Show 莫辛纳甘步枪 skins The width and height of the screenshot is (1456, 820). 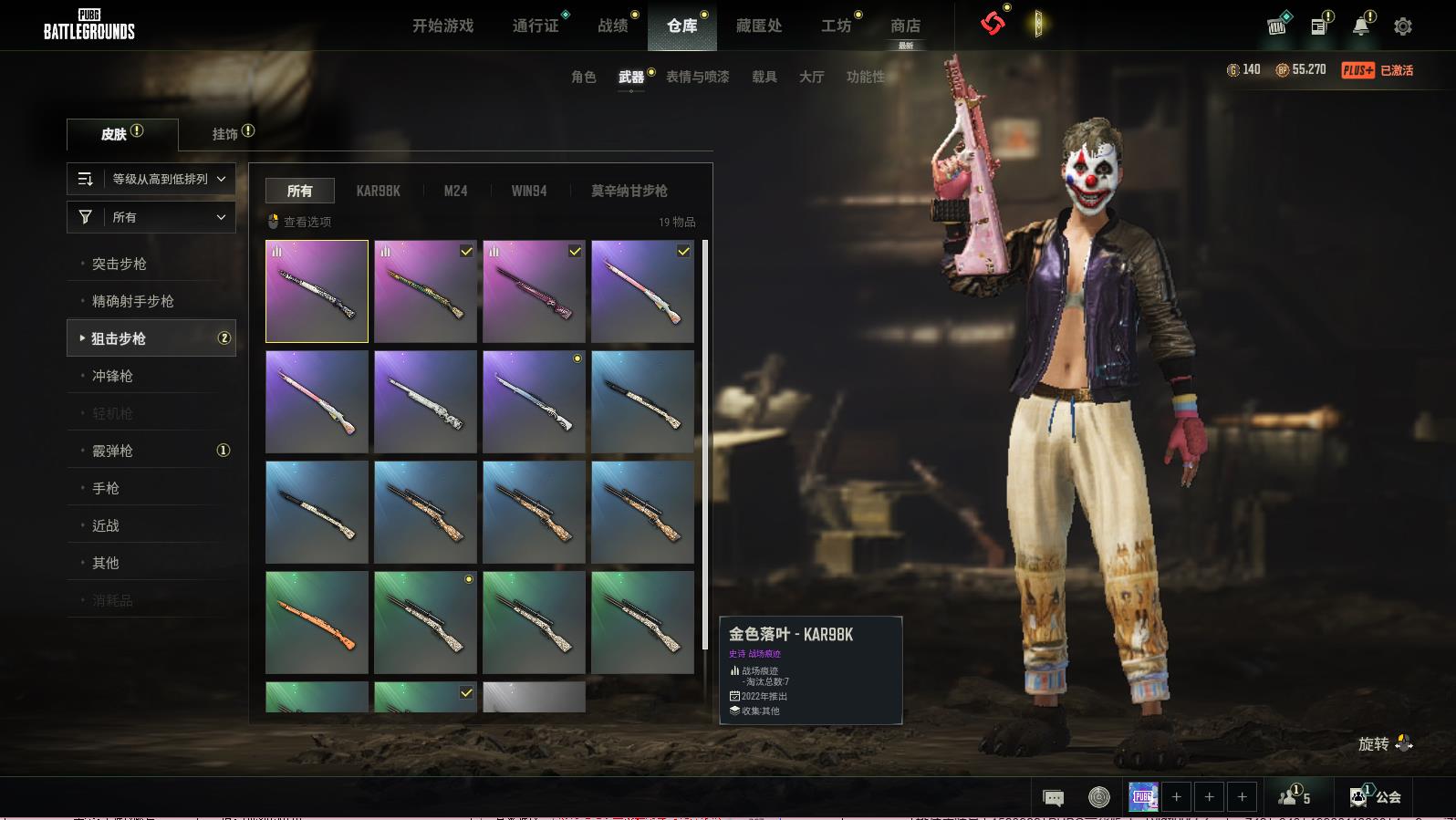click(629, 191)
